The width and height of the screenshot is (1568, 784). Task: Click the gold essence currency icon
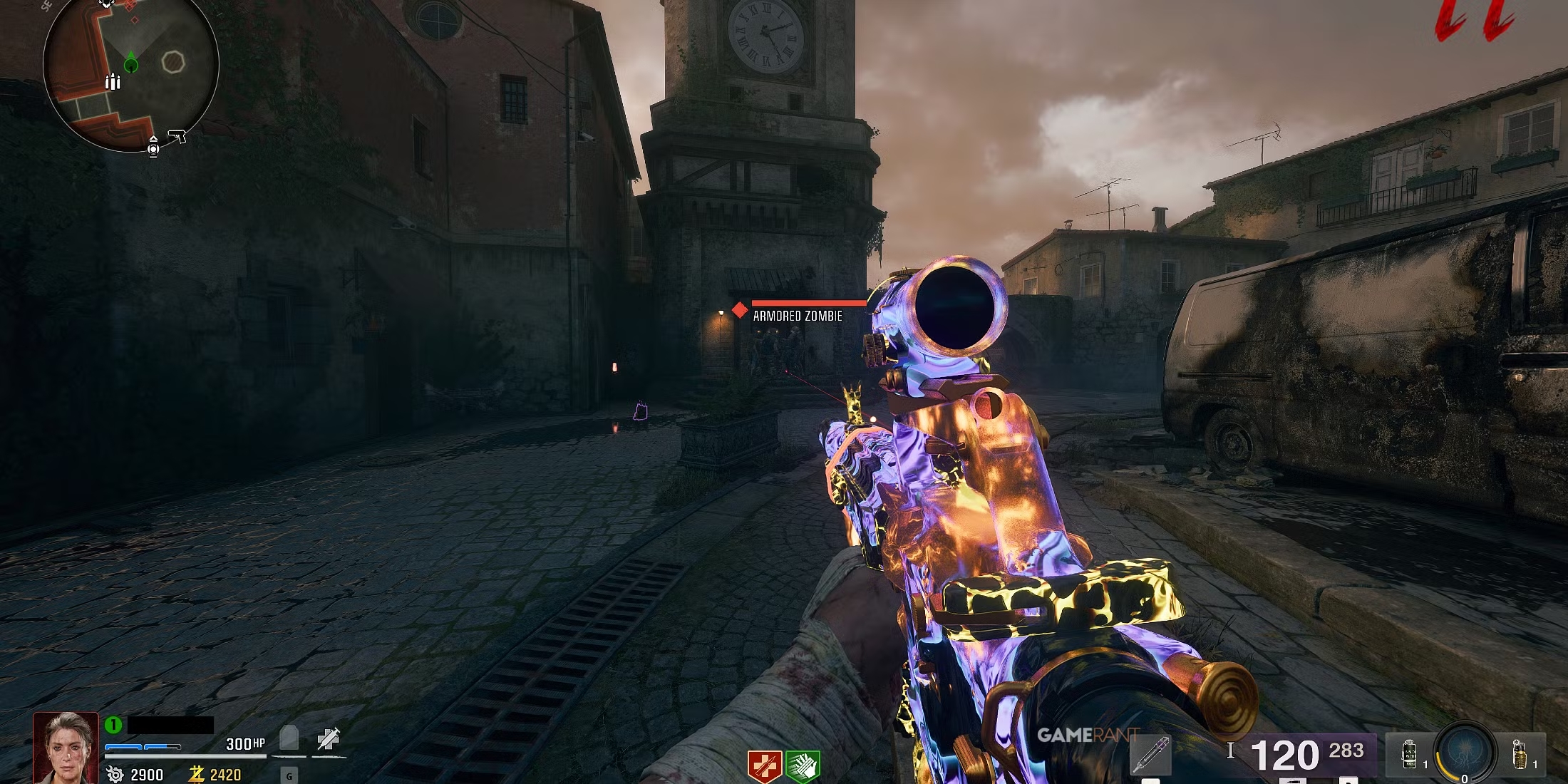click(x=197, y=774)
